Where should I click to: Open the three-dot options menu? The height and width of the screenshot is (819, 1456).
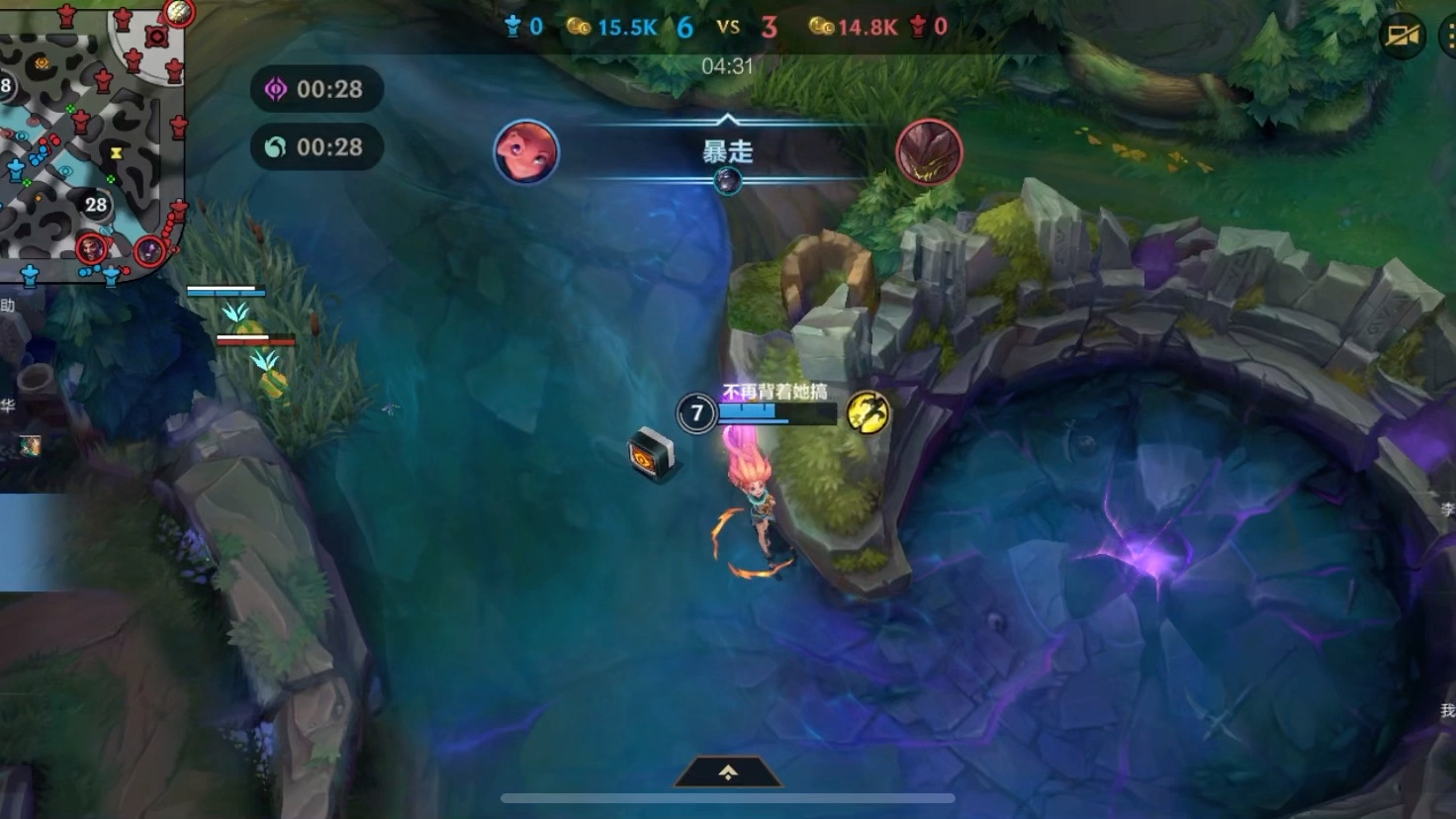1448,37
